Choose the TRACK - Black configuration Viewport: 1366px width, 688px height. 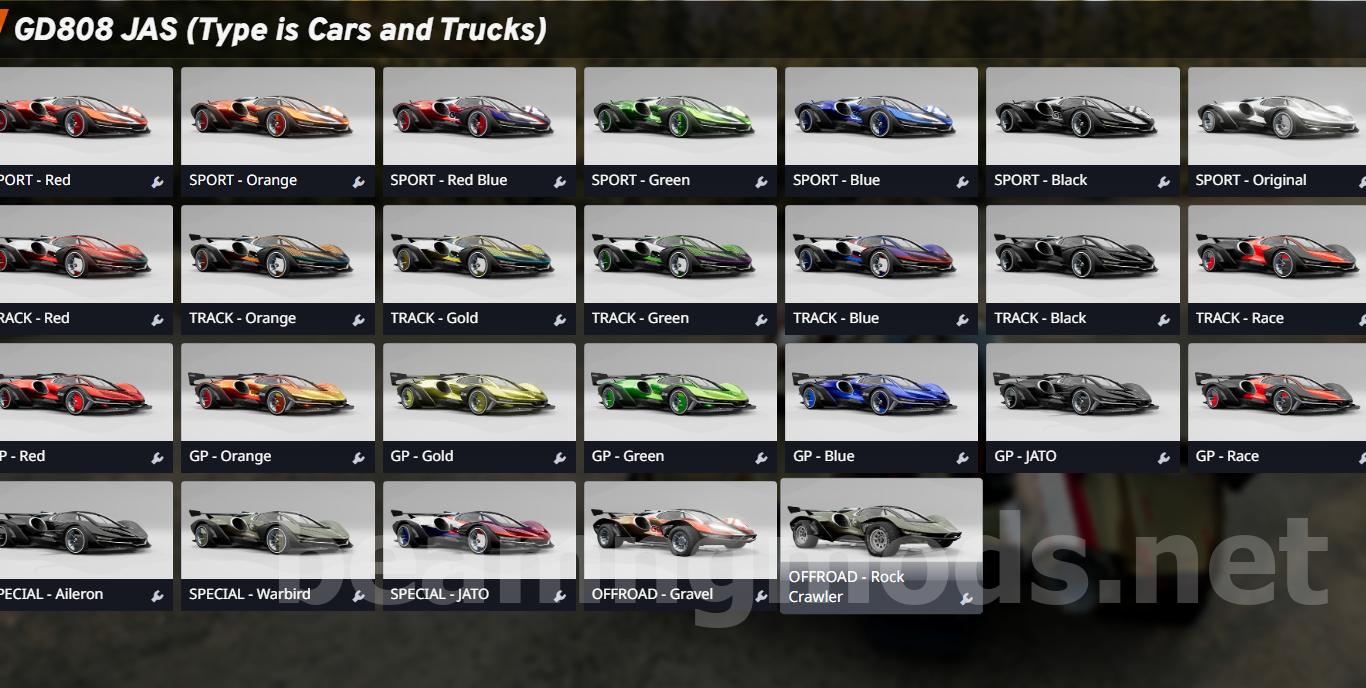(x=1082, y=256)
